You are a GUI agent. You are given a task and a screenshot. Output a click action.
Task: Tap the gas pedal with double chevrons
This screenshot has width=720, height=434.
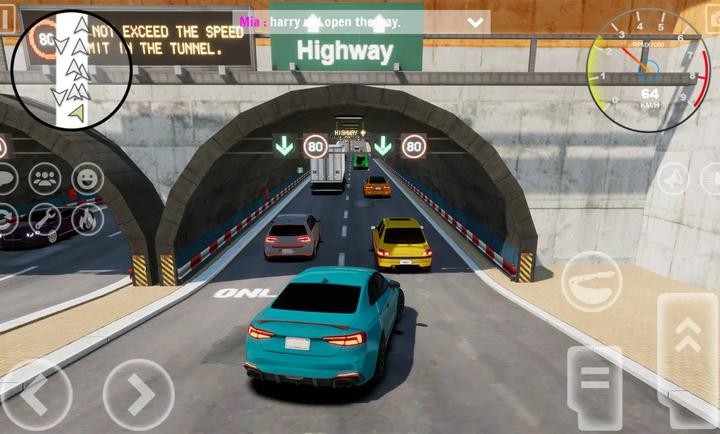(687, 341)
